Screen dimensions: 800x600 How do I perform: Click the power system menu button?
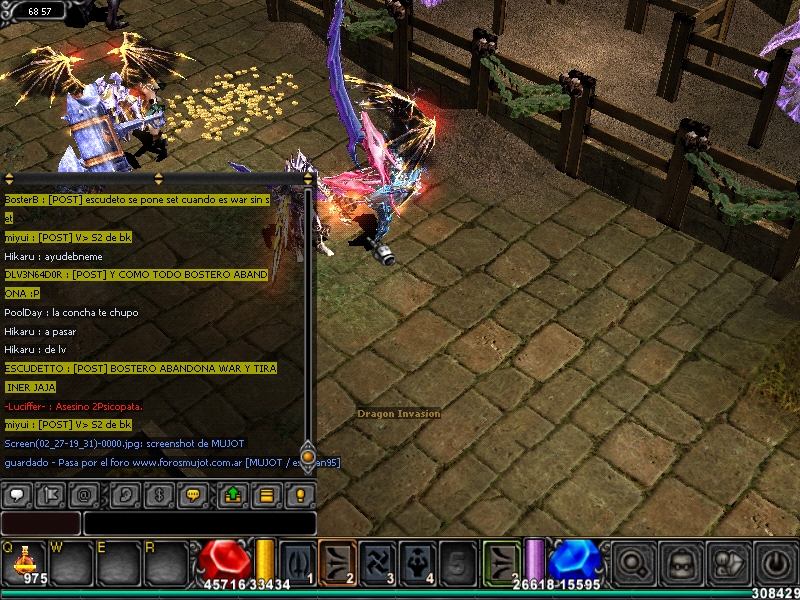pyautogui.click(x=774, y=563)
